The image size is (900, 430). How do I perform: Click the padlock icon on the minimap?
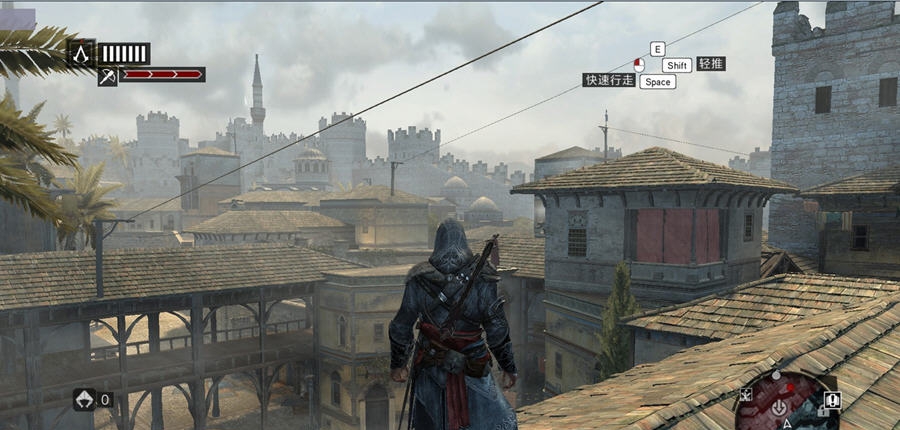(822, 410)
